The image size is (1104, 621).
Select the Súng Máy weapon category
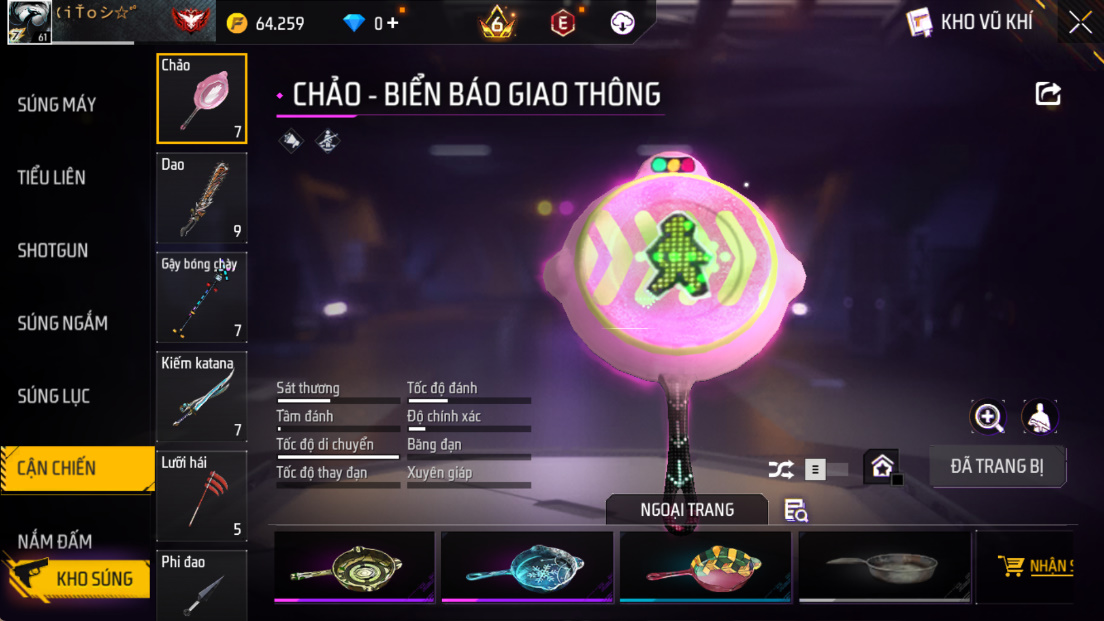coord(57,104)
